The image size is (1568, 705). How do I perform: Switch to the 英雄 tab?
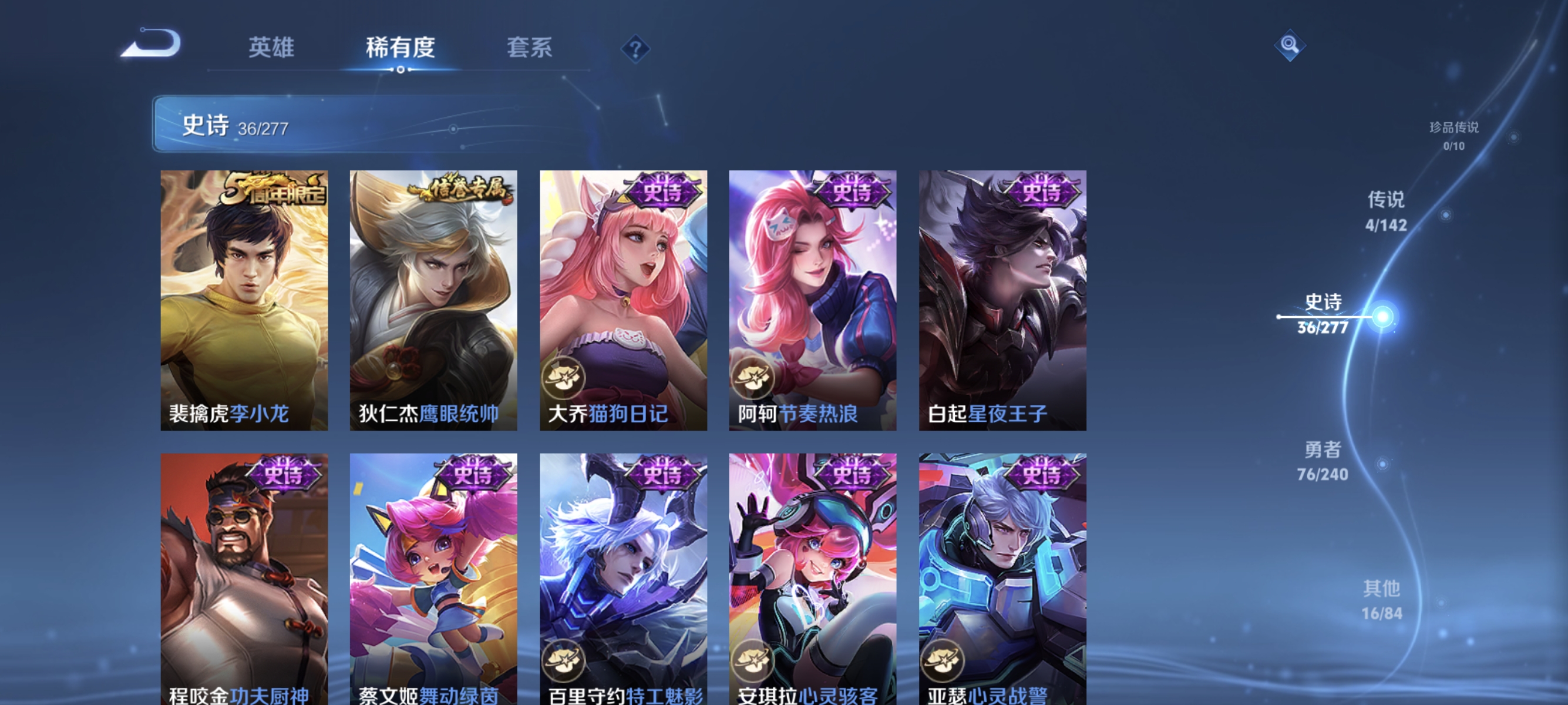point(271,49)
